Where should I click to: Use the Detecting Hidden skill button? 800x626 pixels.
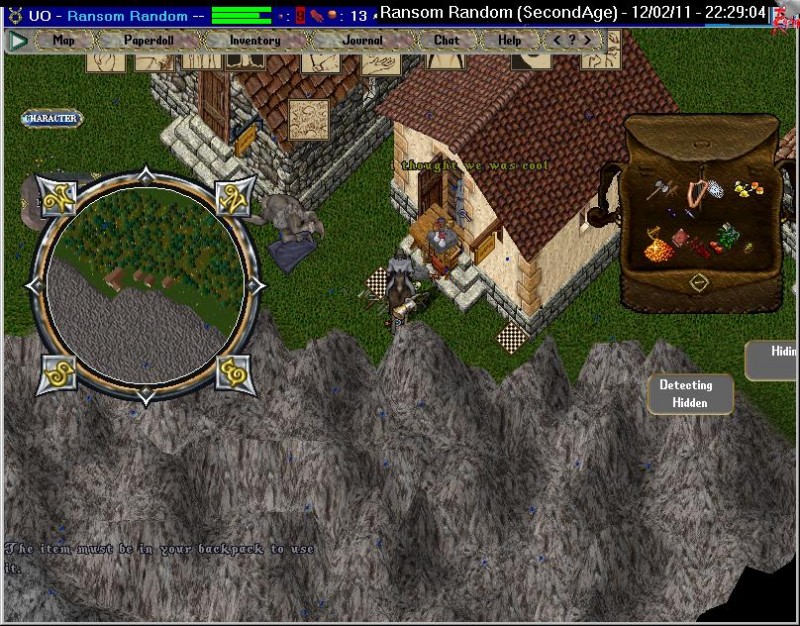point(690,394)
